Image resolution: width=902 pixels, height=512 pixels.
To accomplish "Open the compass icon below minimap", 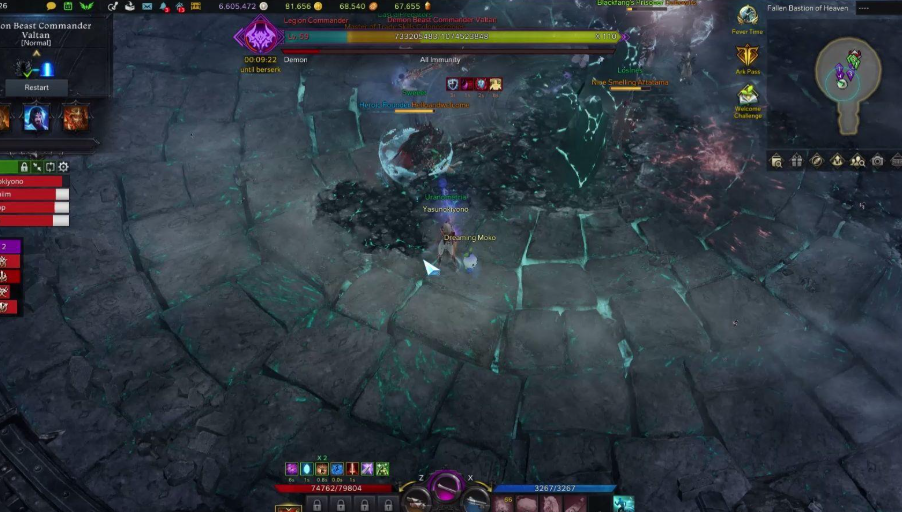I will click(x=817, y=160).
